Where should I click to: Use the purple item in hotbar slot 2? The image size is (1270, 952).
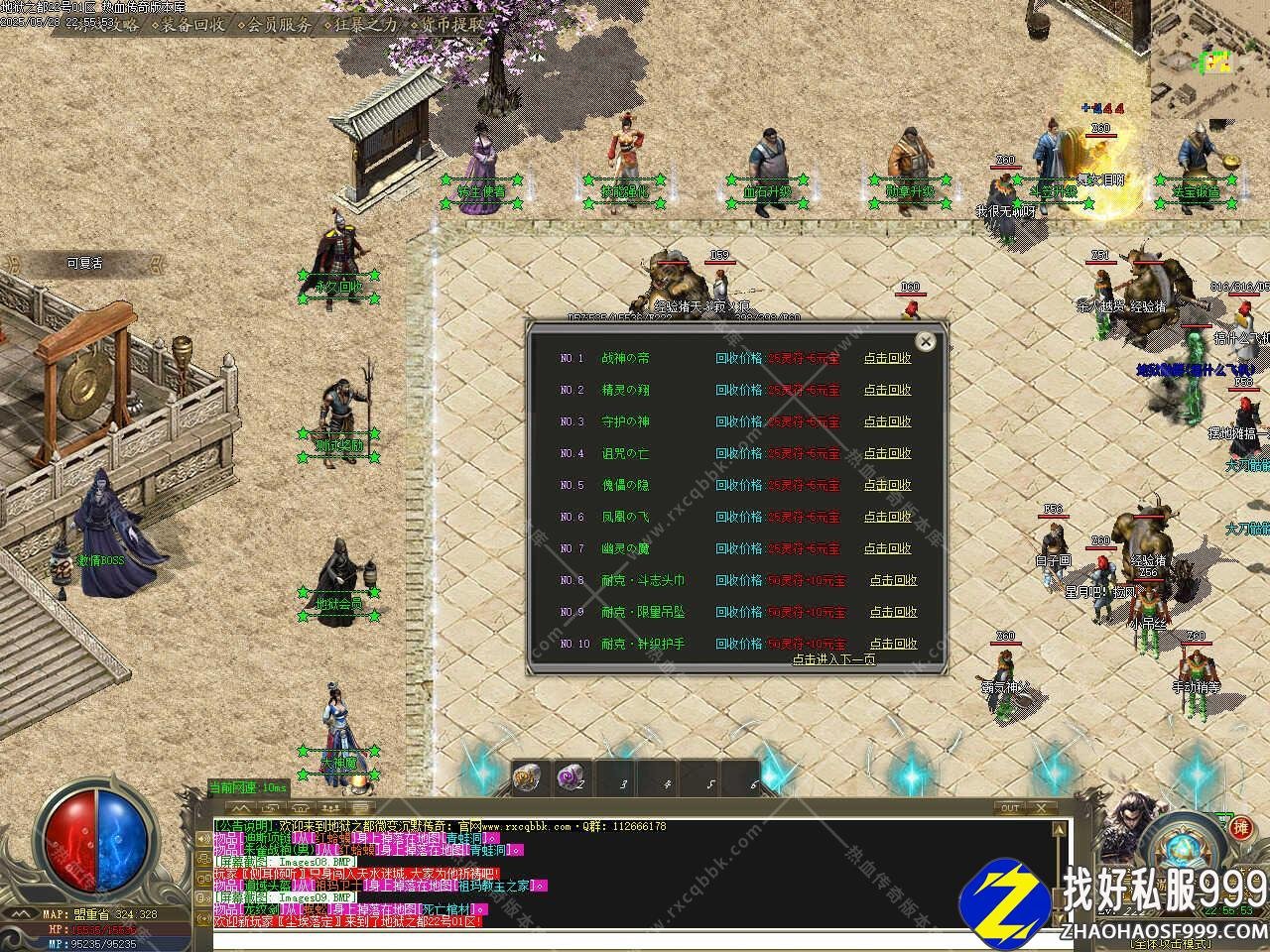point(571,778)
